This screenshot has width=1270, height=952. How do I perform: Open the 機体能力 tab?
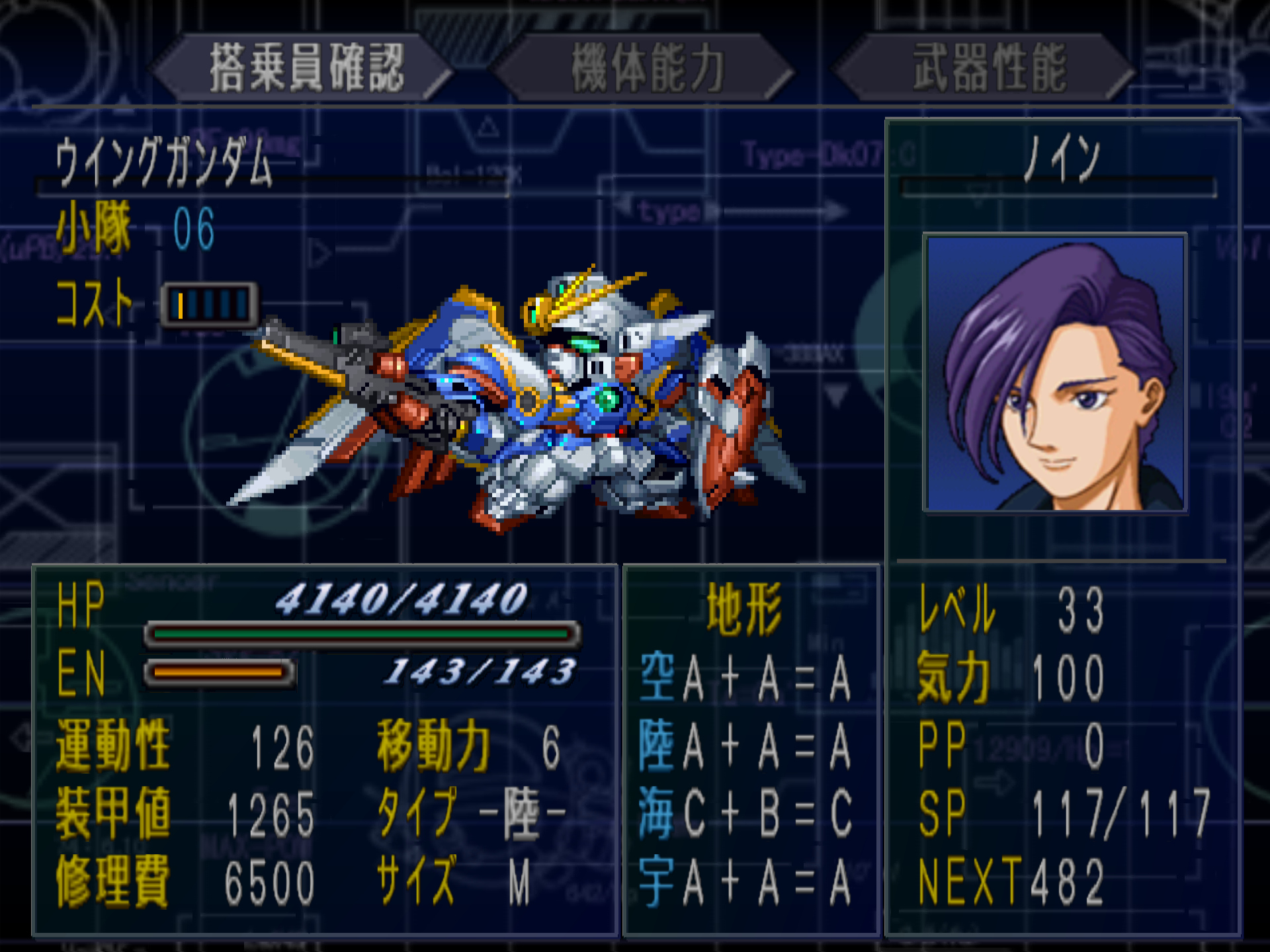point(647,67)
